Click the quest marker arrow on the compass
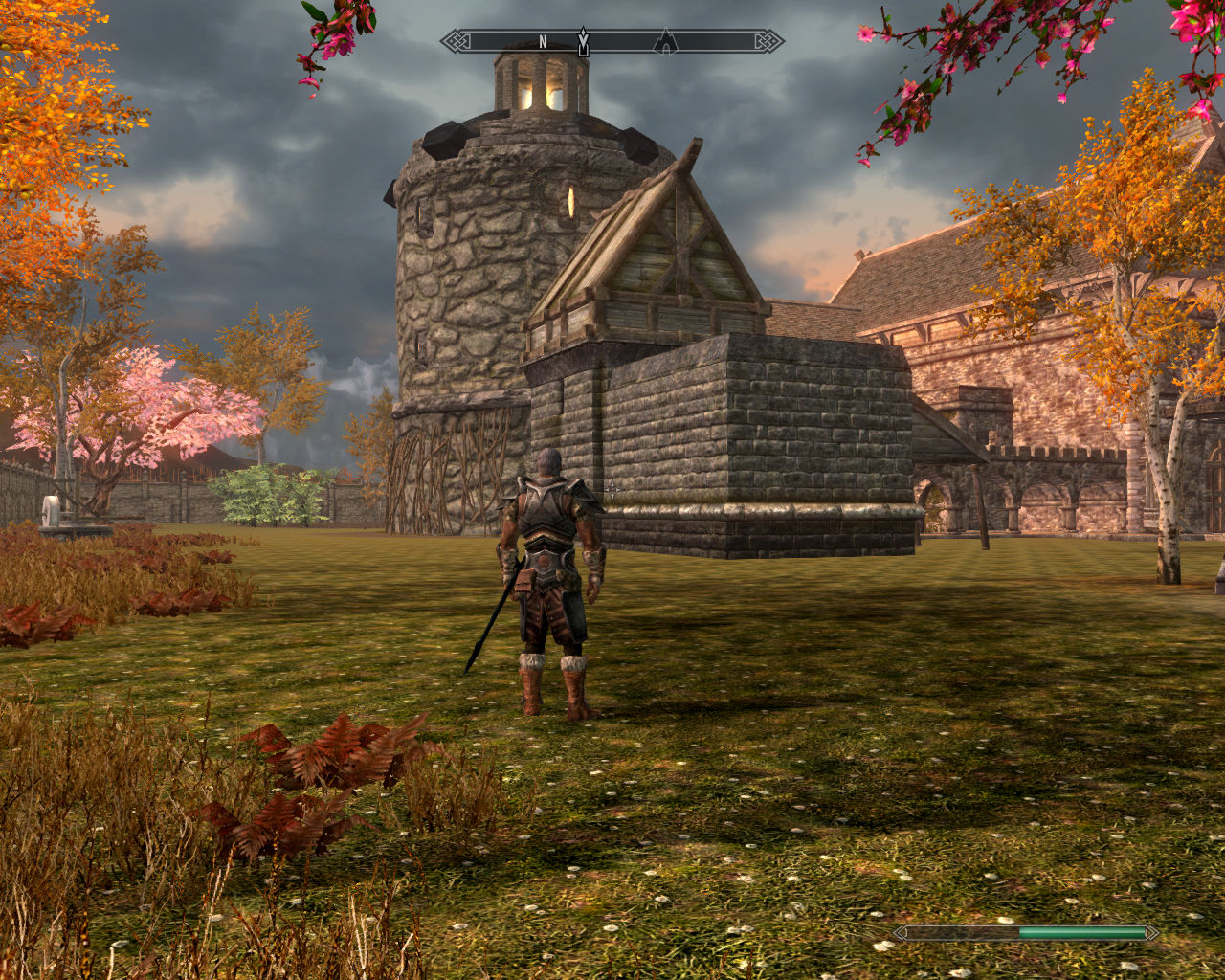 pos(583,41)
